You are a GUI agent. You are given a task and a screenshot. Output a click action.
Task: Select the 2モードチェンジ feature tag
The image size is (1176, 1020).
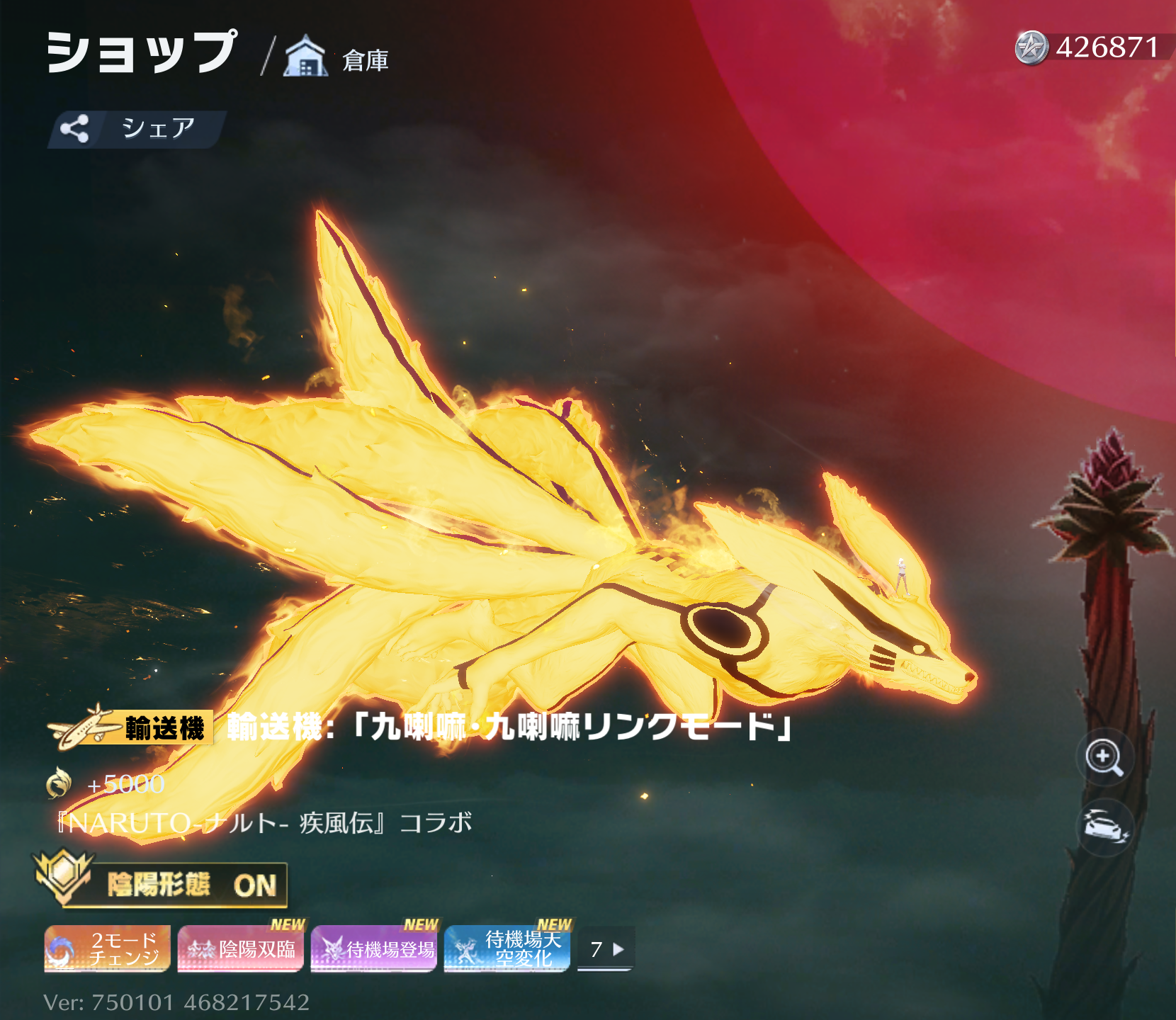click(x=108, y=948)
